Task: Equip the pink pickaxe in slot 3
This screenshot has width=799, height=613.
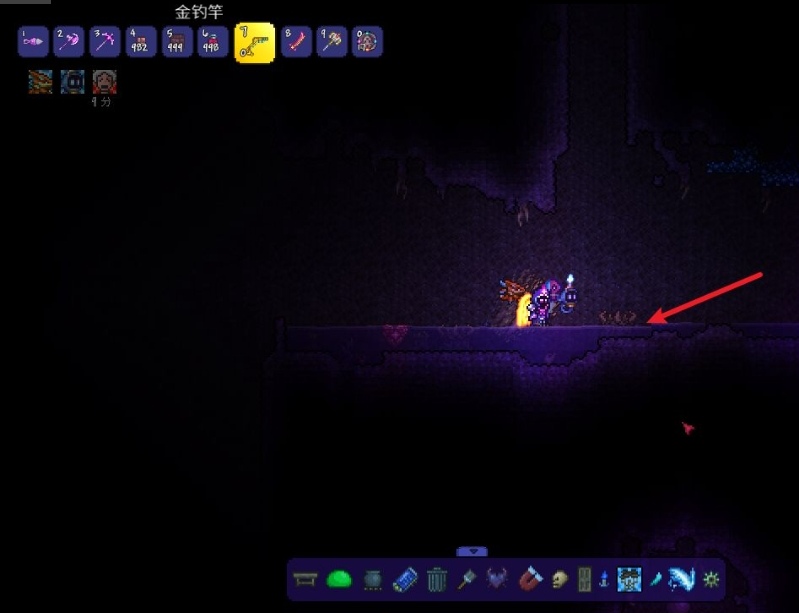Action: coord(104,42)
